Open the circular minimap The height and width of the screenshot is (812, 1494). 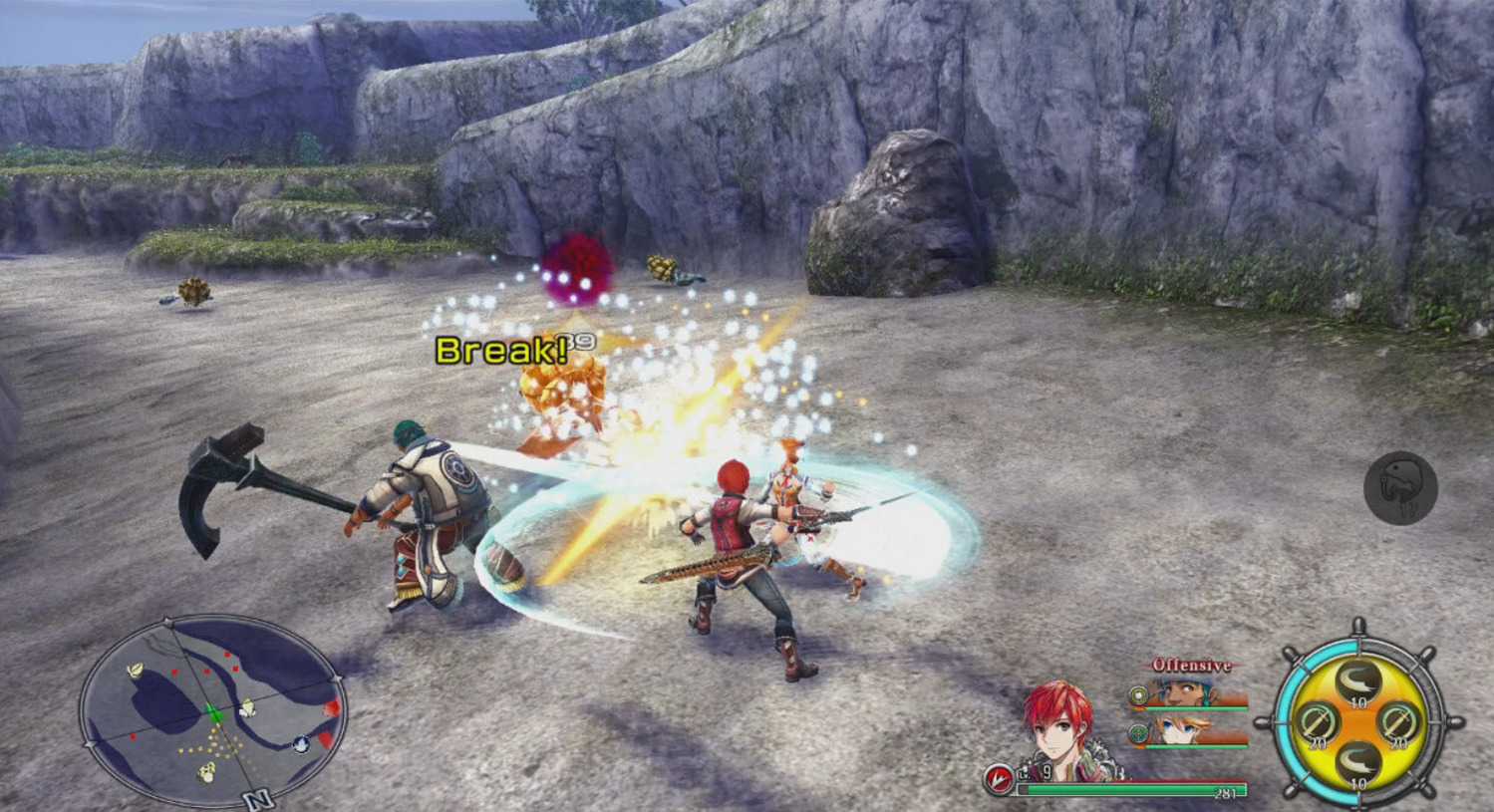click(212, 709)
